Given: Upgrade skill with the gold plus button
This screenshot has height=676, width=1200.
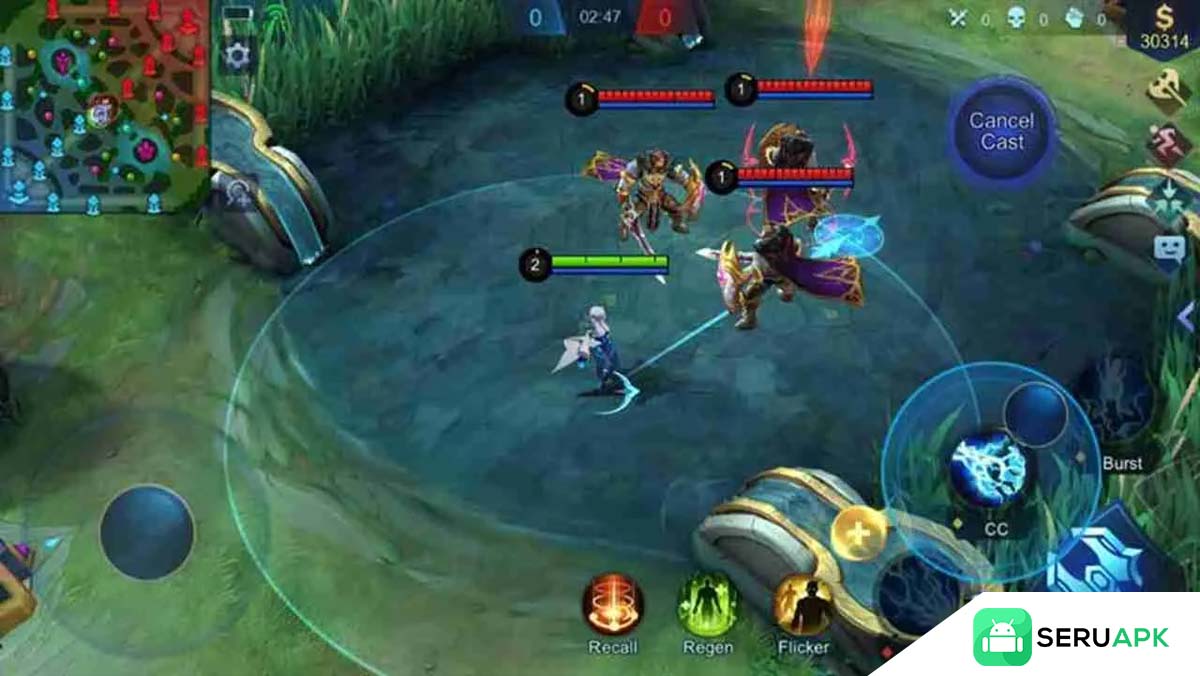Looking at the screenshot, I should point(859,535).
